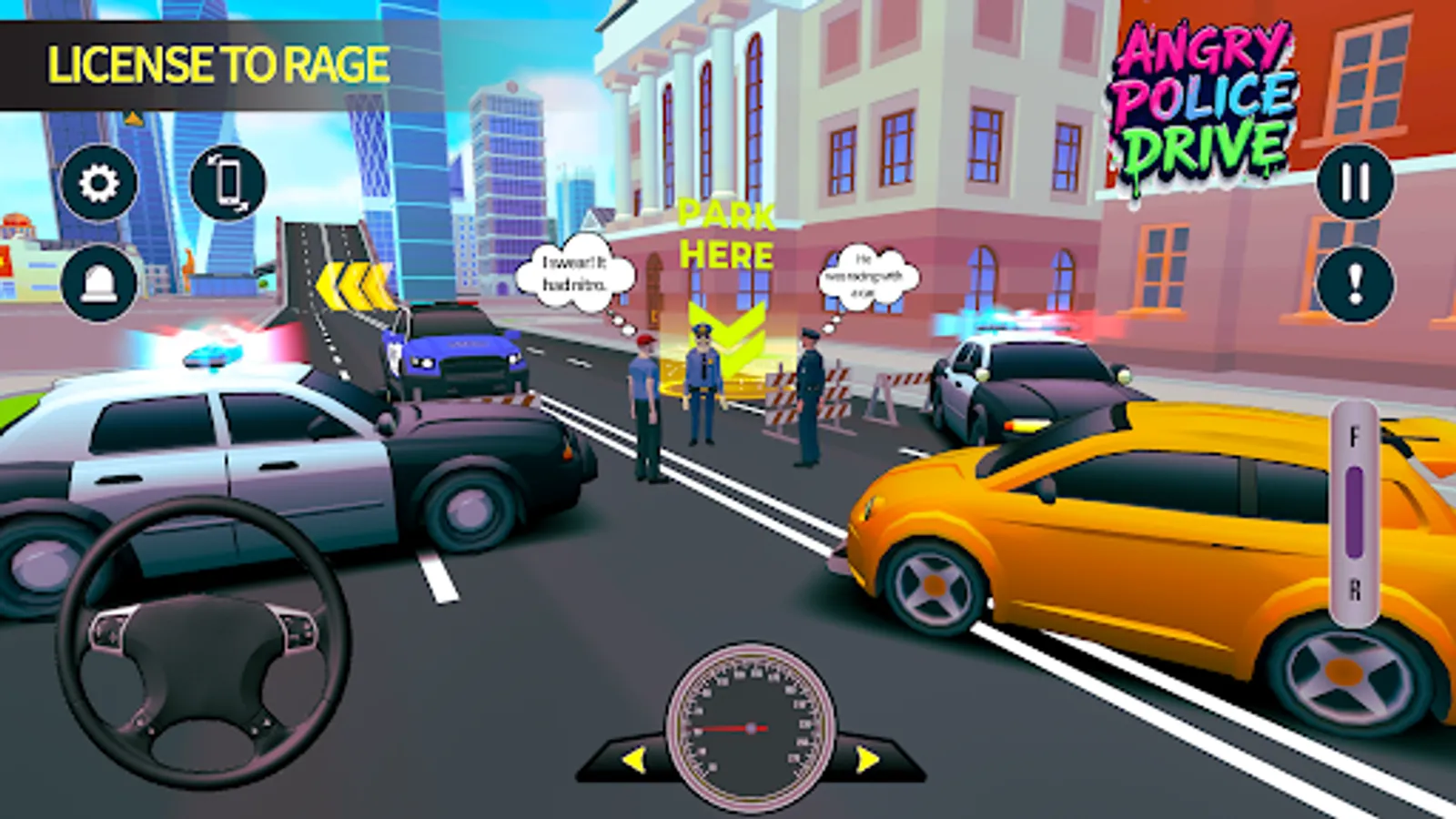Switch the gear shifter to F
The width and height of the screenshot is (1456, 819).
(1355, 435)
